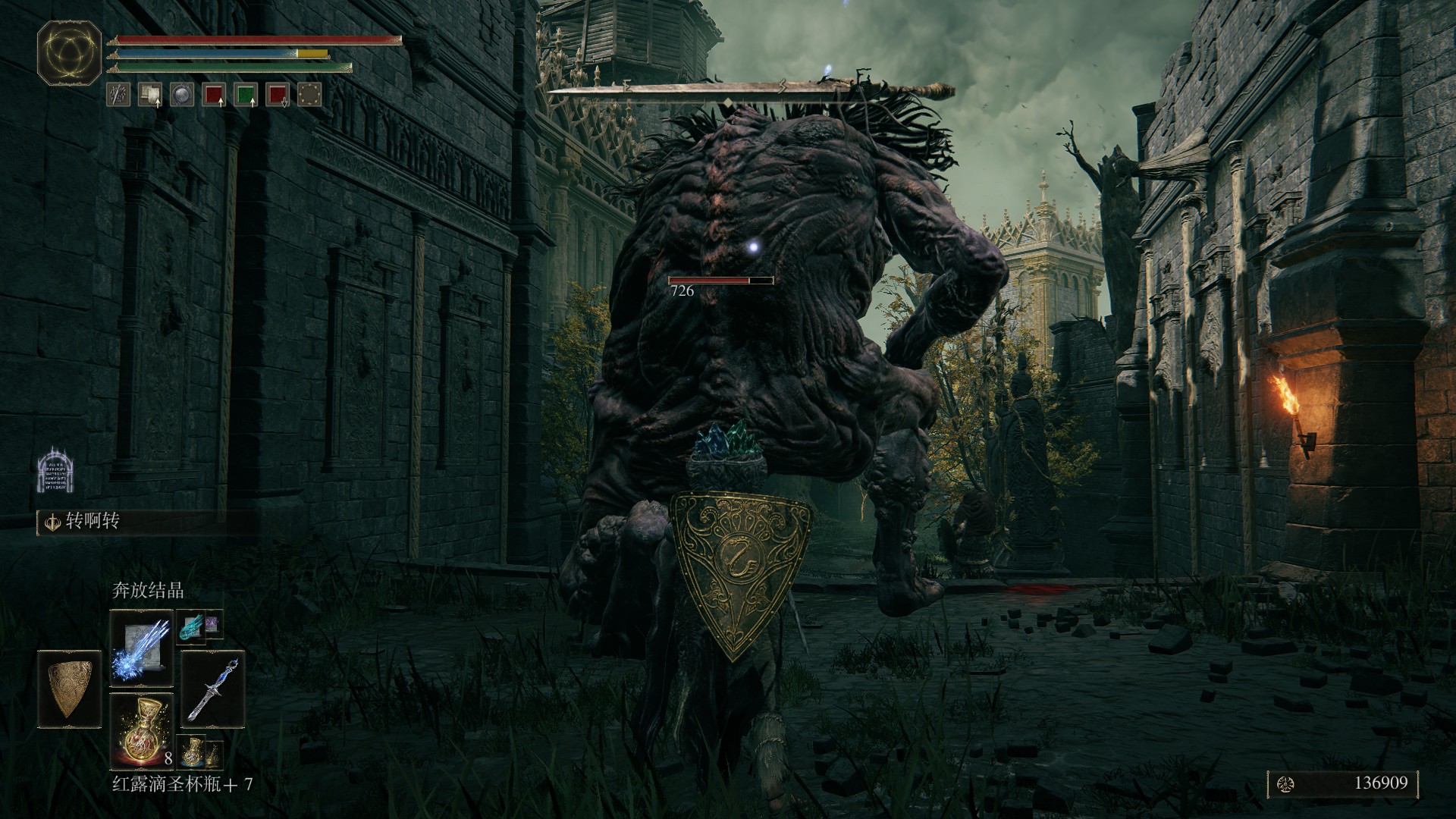This screenshot has width=1456, height=819.
Task: Click the dotted ring status icon
Action: click(x=309, y=94)
